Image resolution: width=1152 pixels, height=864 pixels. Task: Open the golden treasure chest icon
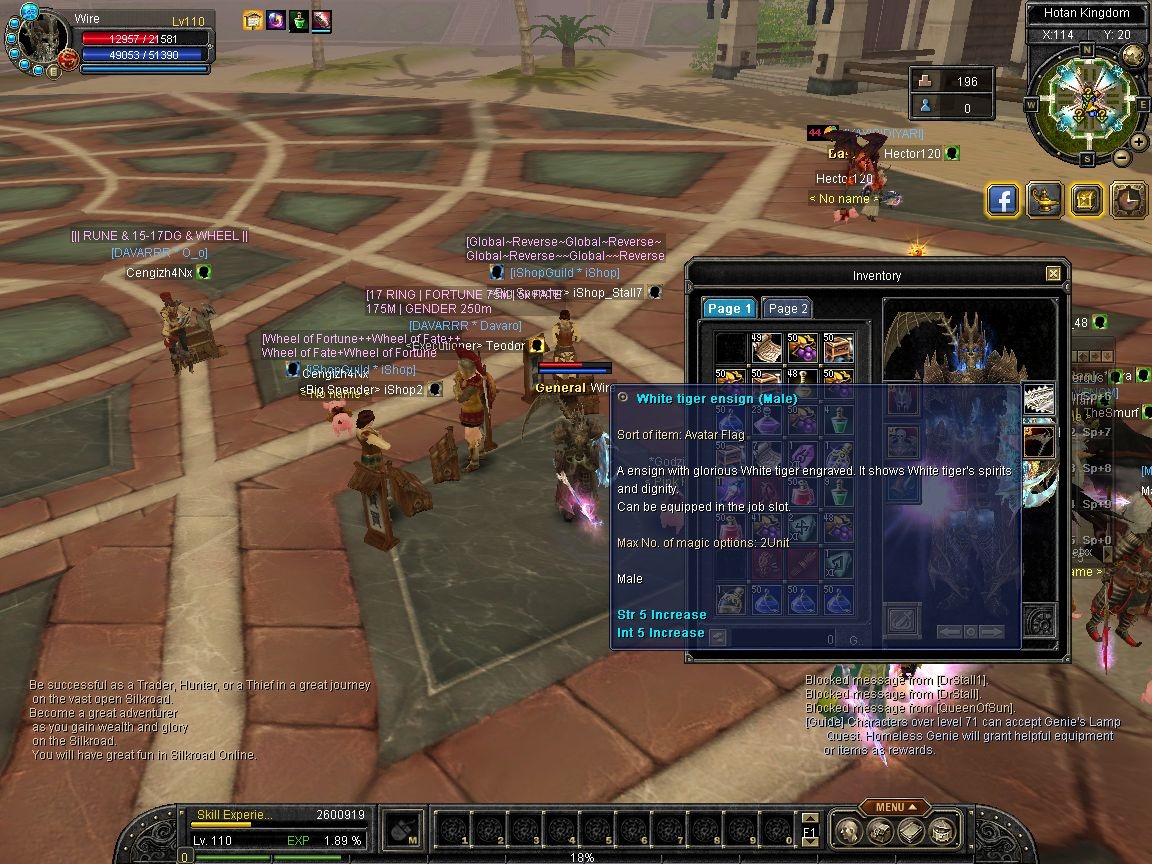[1086, 200]
